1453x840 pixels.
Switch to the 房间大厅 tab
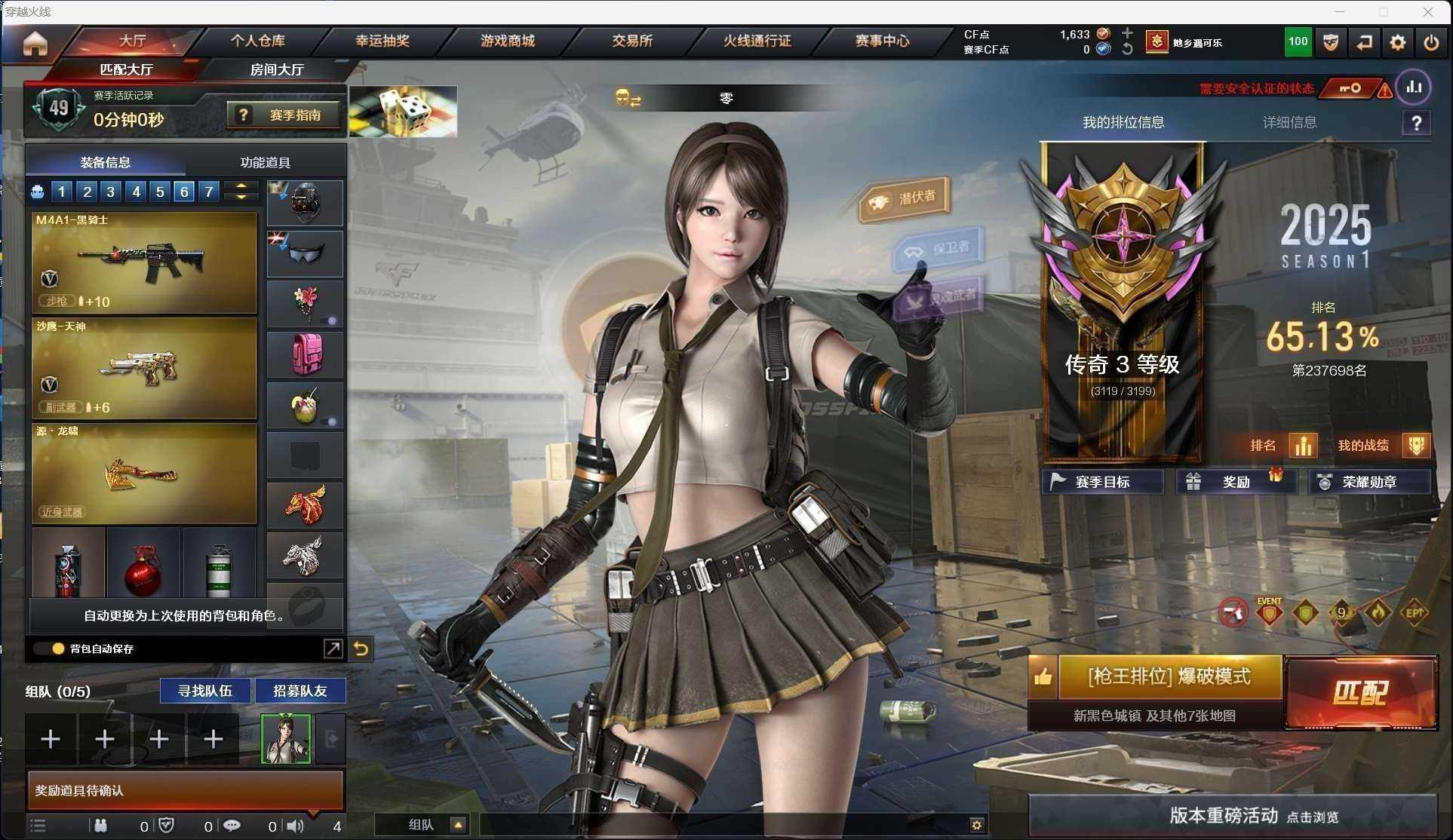coord(277,69)
